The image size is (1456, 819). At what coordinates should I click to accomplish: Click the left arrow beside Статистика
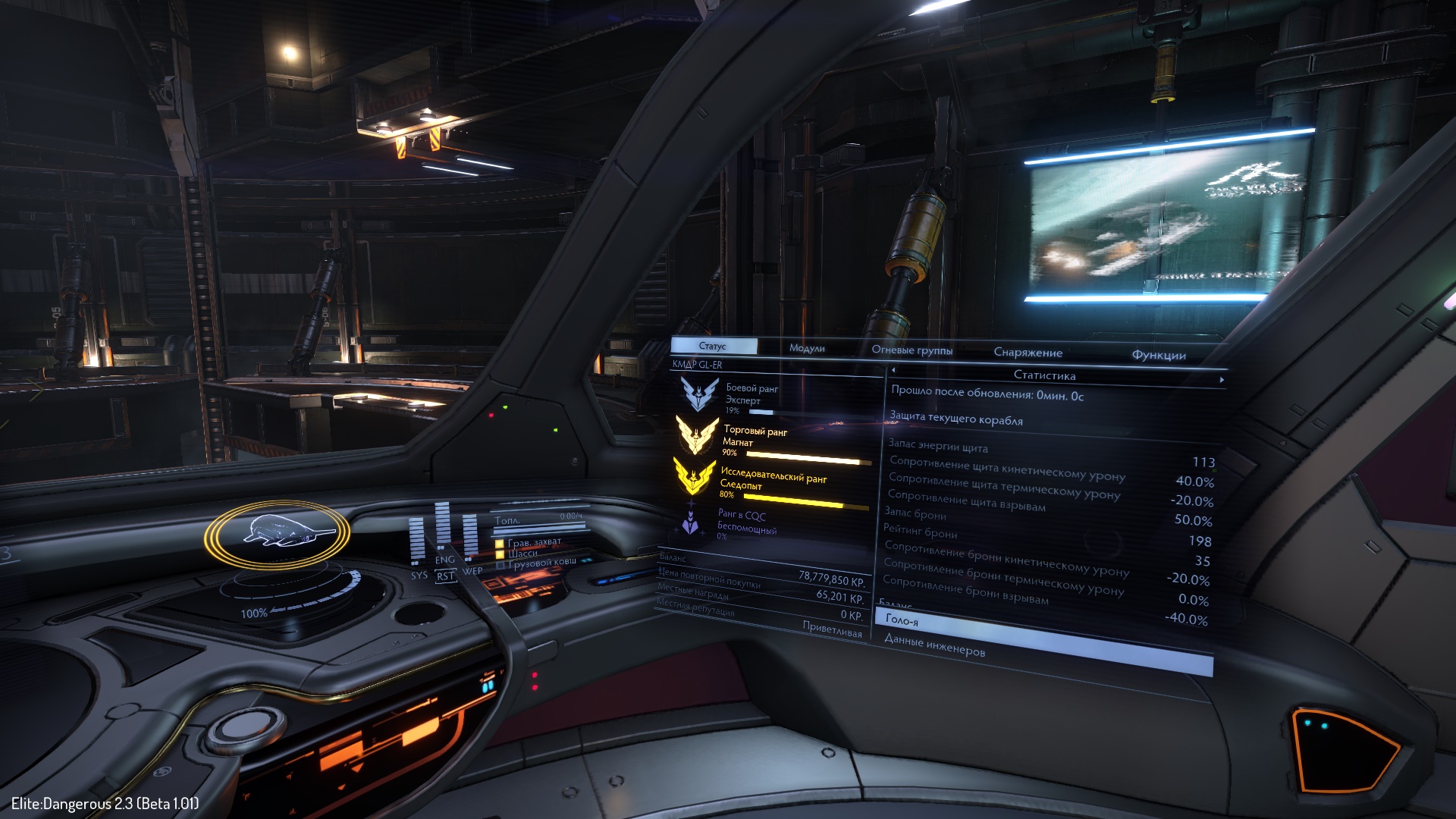pos(893,370)
